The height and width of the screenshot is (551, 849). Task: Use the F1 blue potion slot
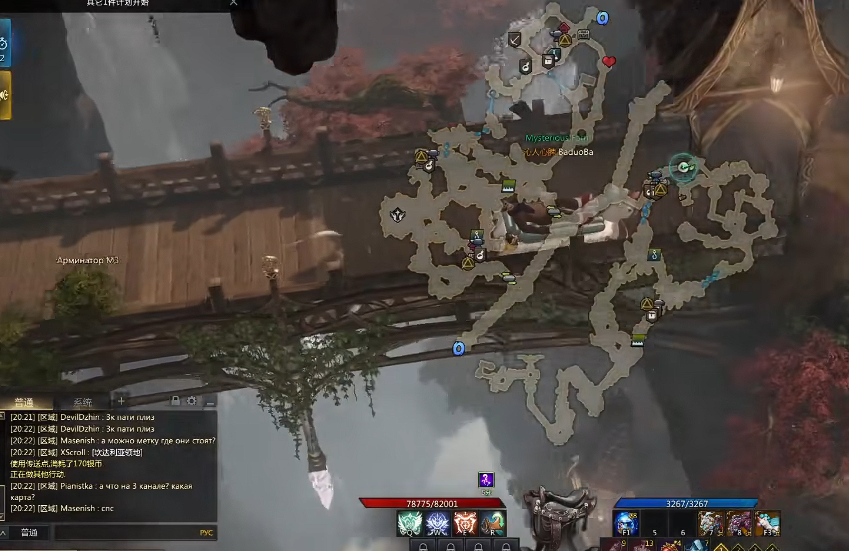(x=627, y=522)
